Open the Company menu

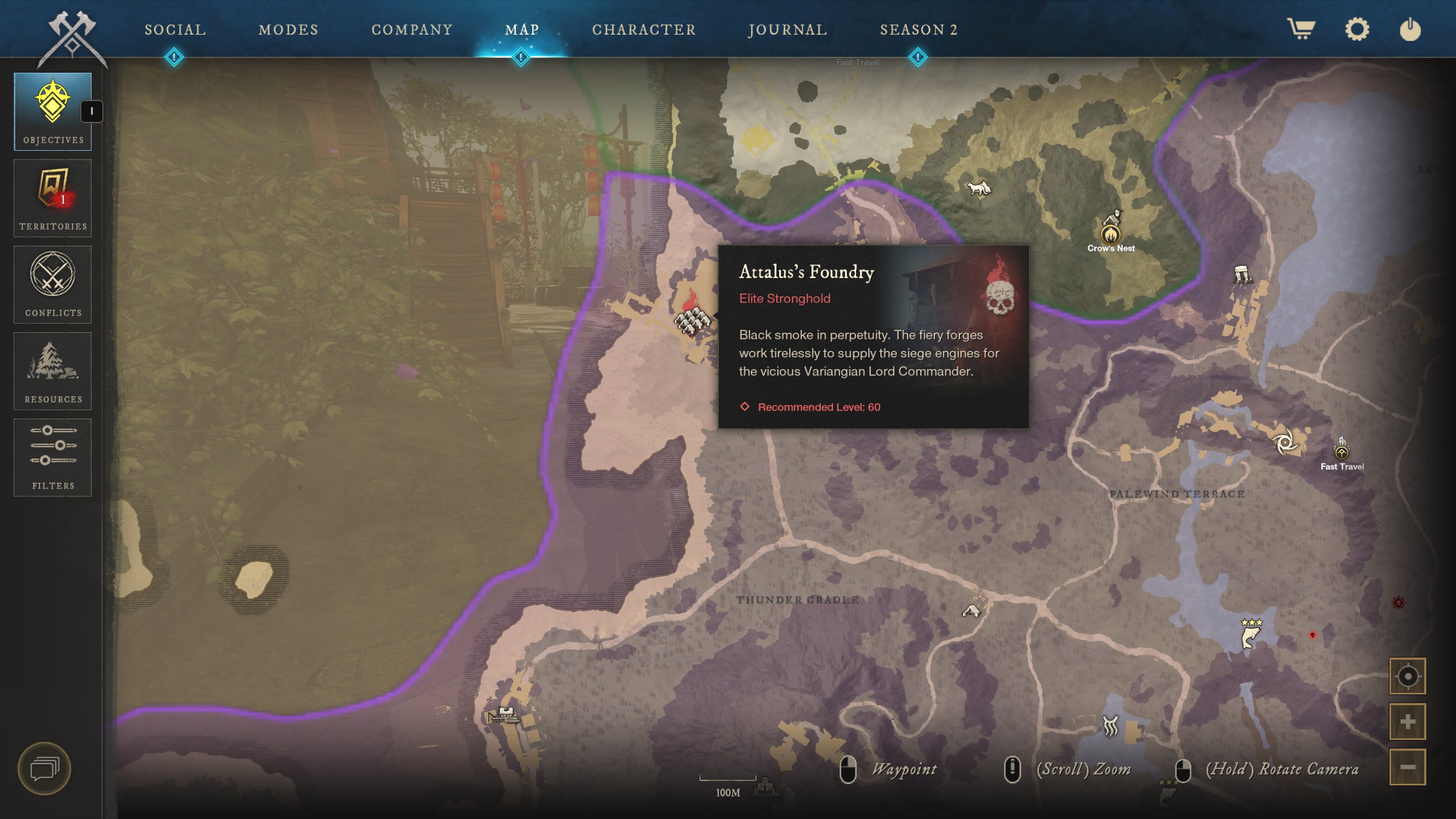412,30
